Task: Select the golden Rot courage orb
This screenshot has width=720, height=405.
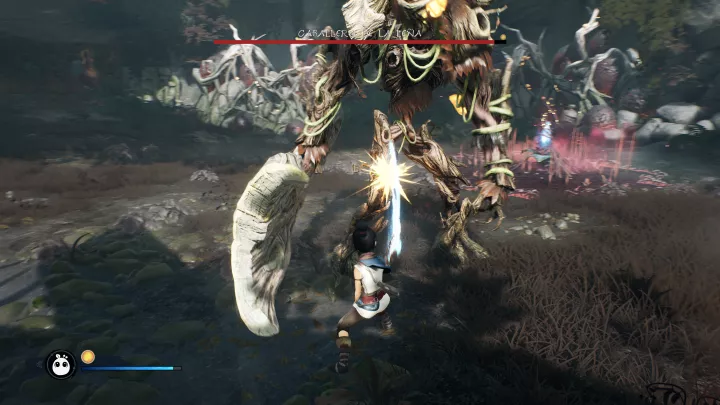Action: coord(88,356)
